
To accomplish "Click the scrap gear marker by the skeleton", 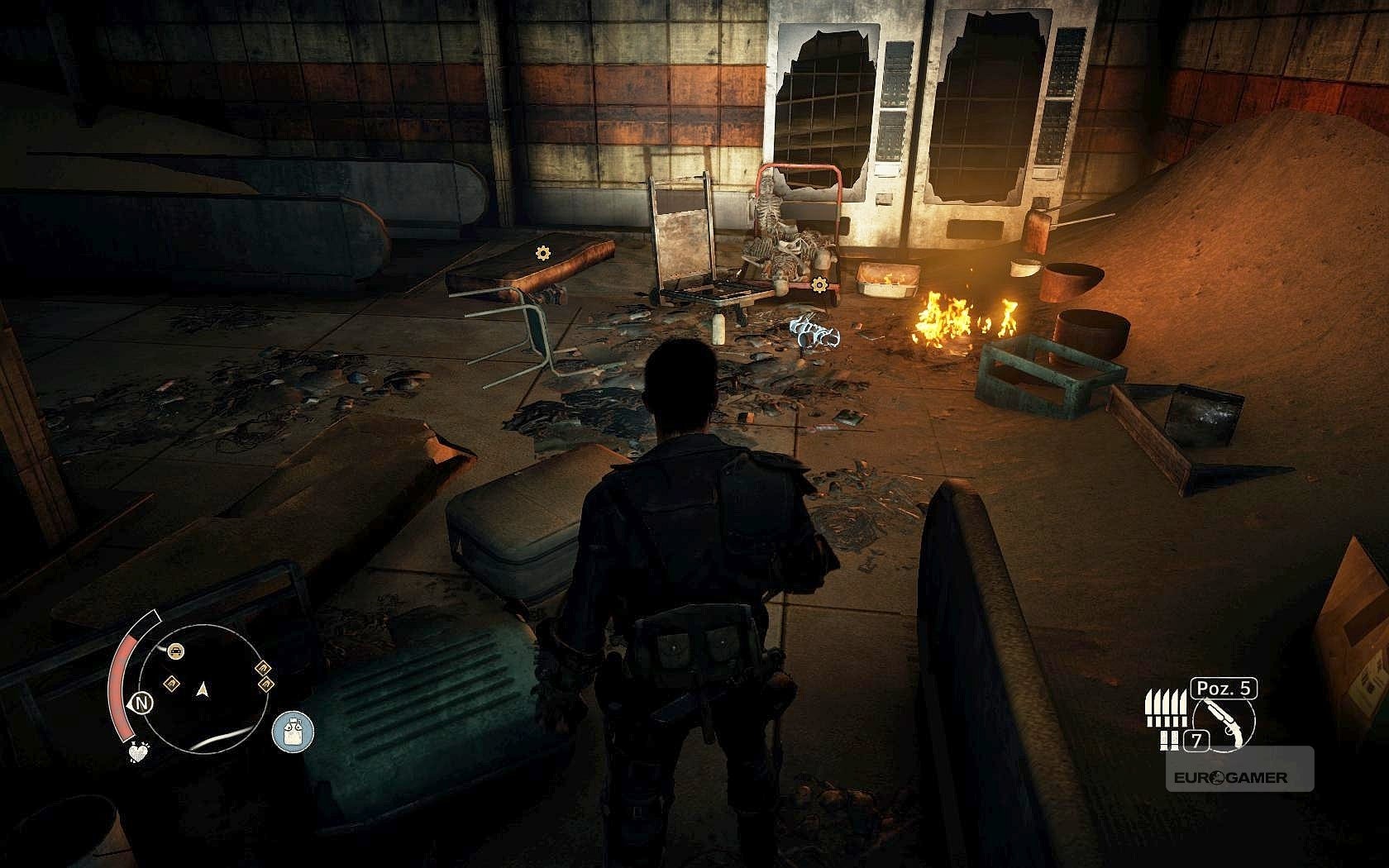I will click(819, 285).
